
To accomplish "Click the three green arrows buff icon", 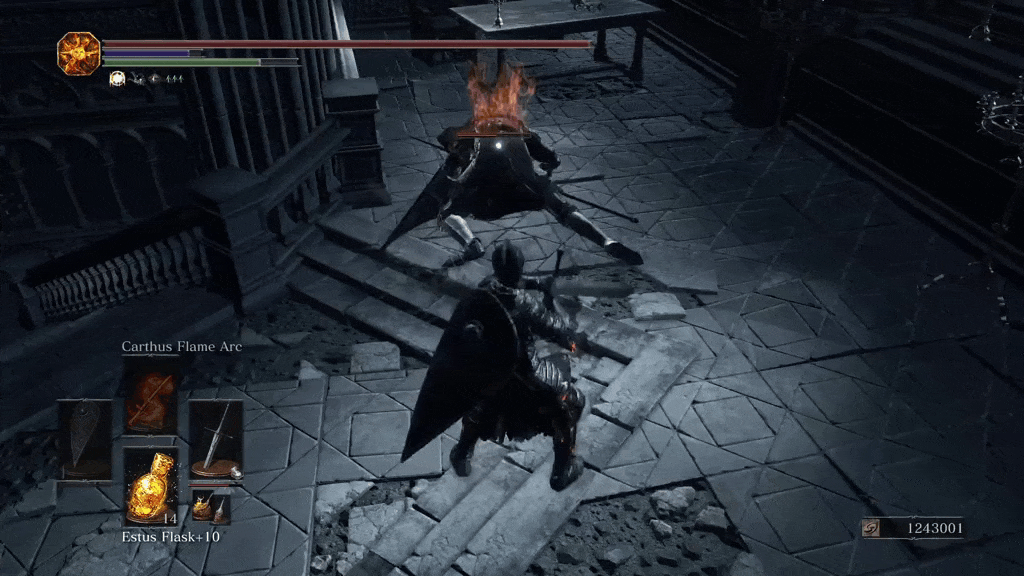I will (173, 77).
